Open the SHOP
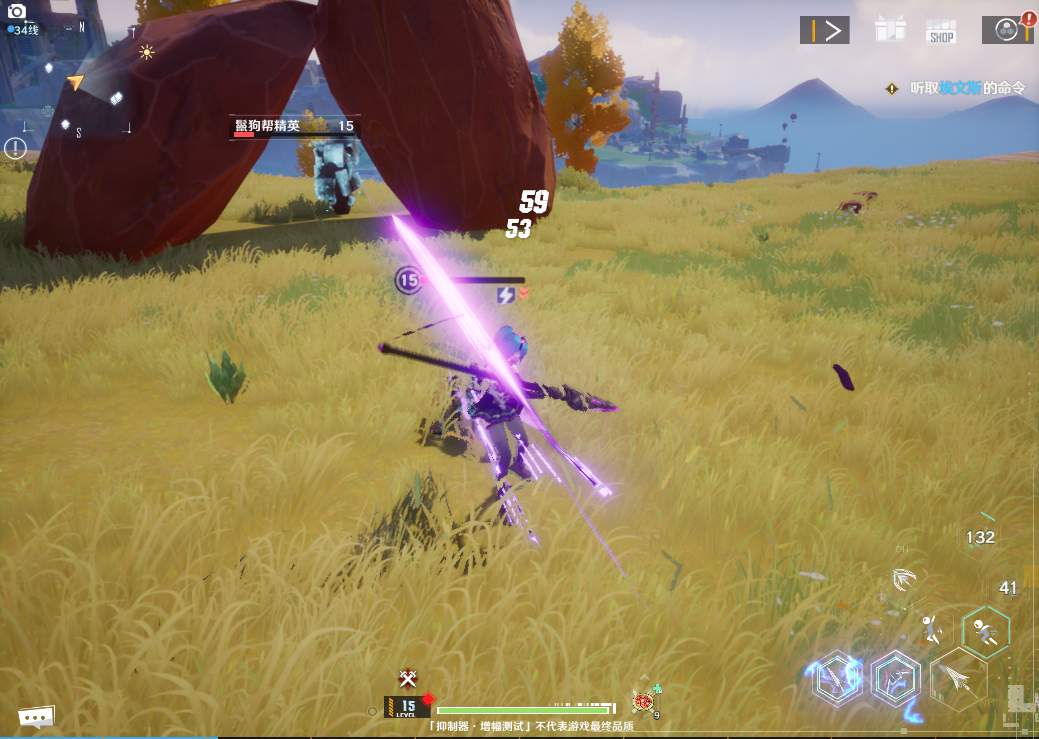The height and width of the screenshot is (739, 1039). 941,31
